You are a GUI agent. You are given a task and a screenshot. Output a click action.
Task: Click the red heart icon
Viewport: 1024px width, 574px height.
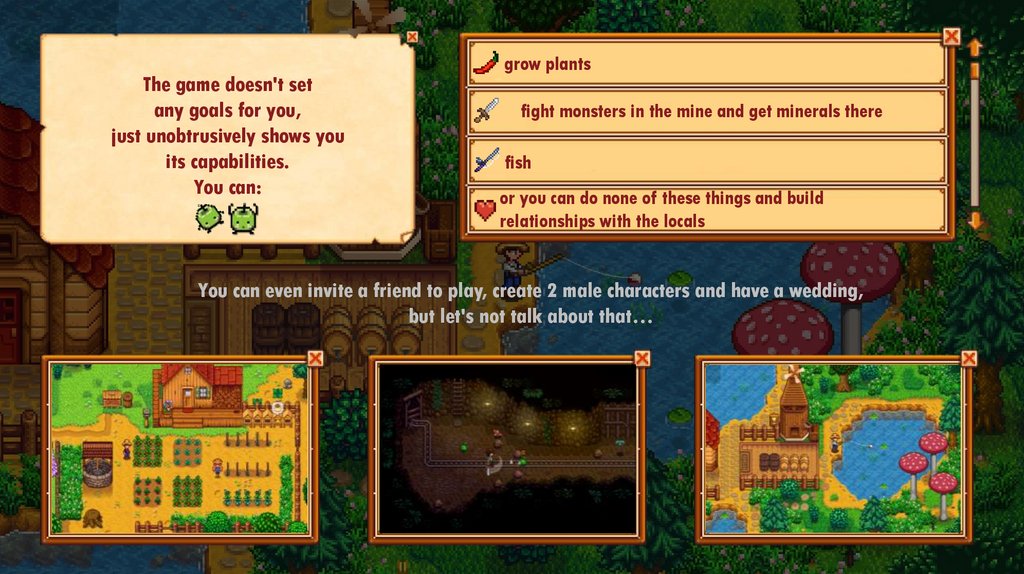click(485, 210)
